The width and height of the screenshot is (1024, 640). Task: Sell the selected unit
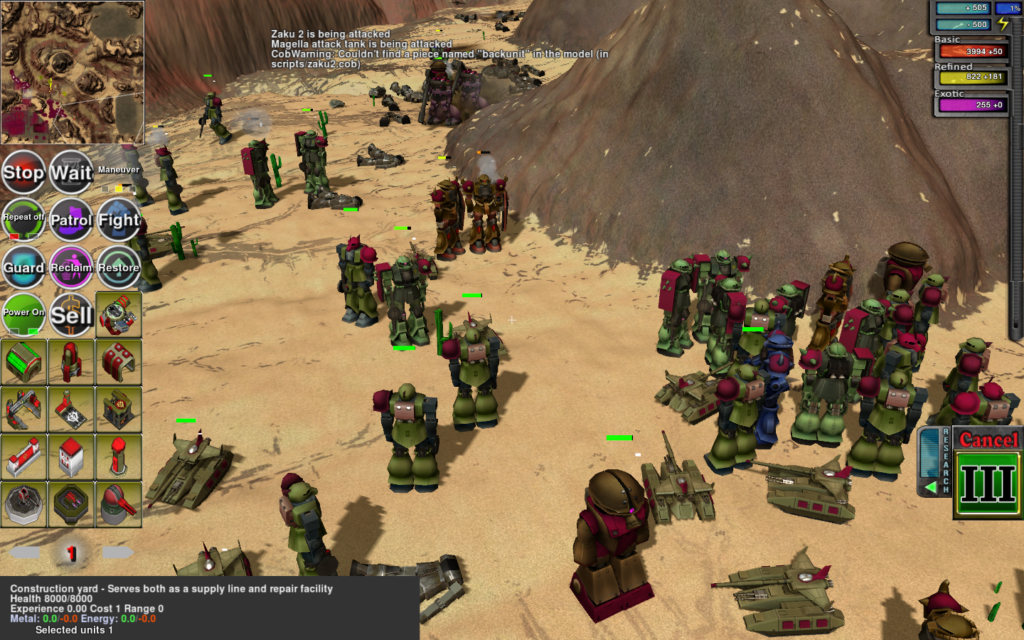[x=71, y=315]
